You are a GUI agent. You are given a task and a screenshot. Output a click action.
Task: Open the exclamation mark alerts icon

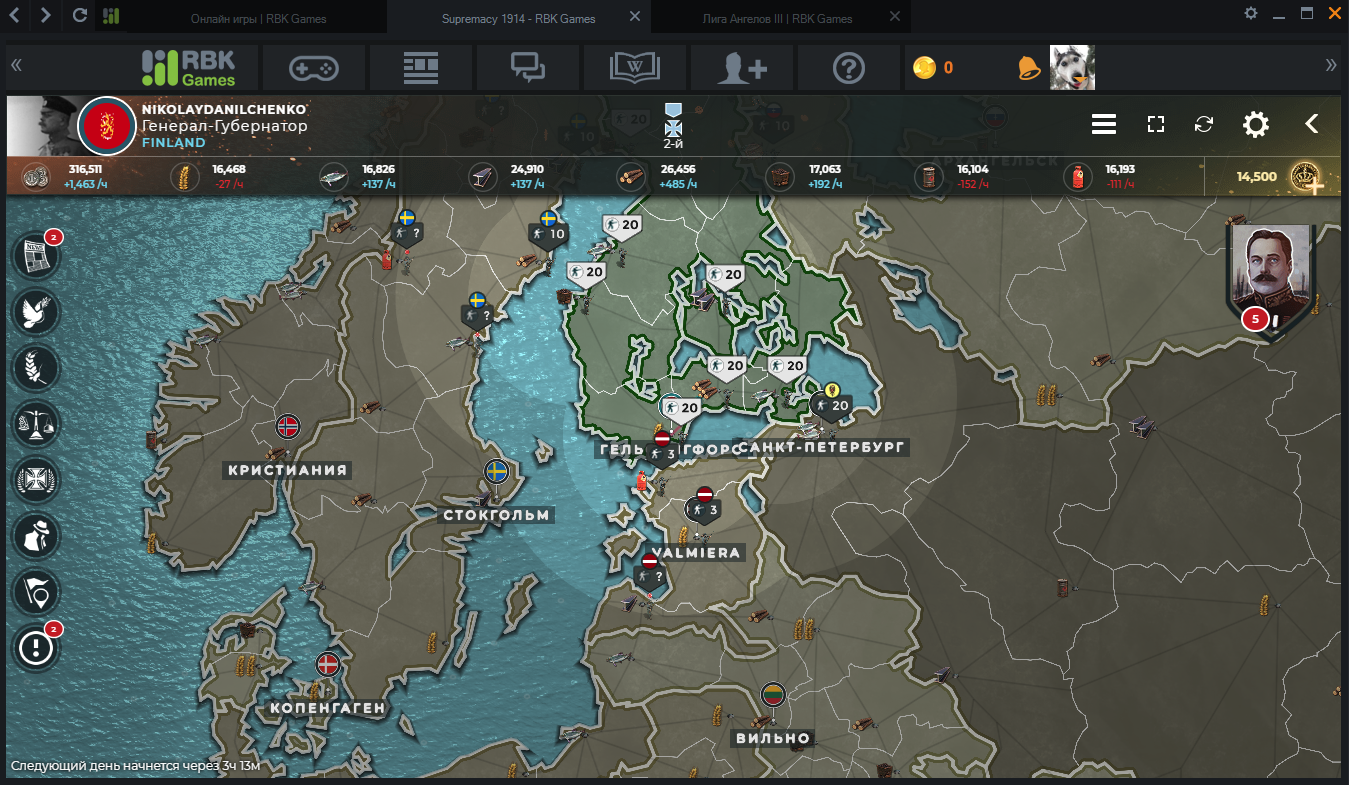36,648
